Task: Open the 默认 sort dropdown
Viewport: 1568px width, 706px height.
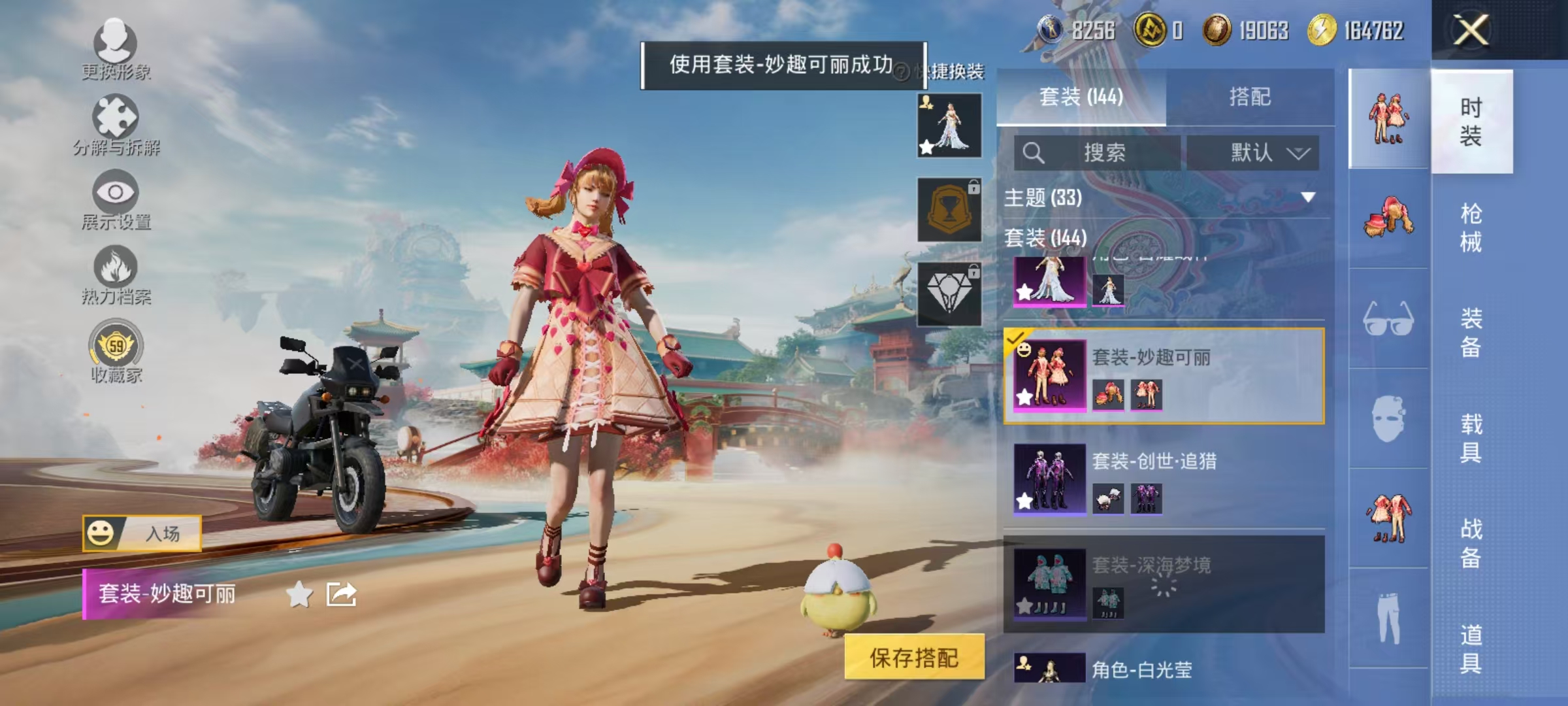Action: [x=1253, y=151]
